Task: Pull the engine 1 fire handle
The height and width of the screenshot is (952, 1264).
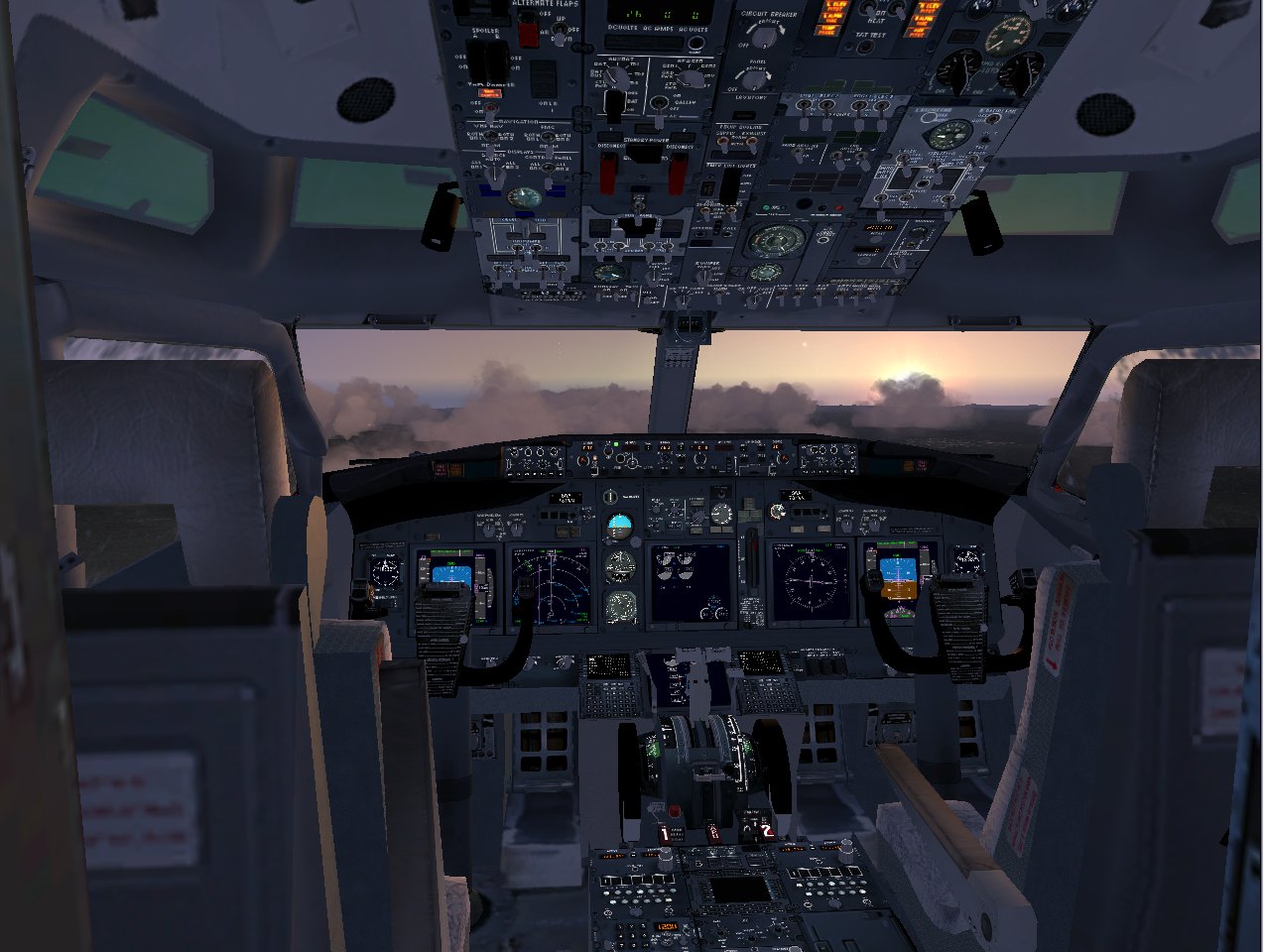Action: (x=664, y=834)
